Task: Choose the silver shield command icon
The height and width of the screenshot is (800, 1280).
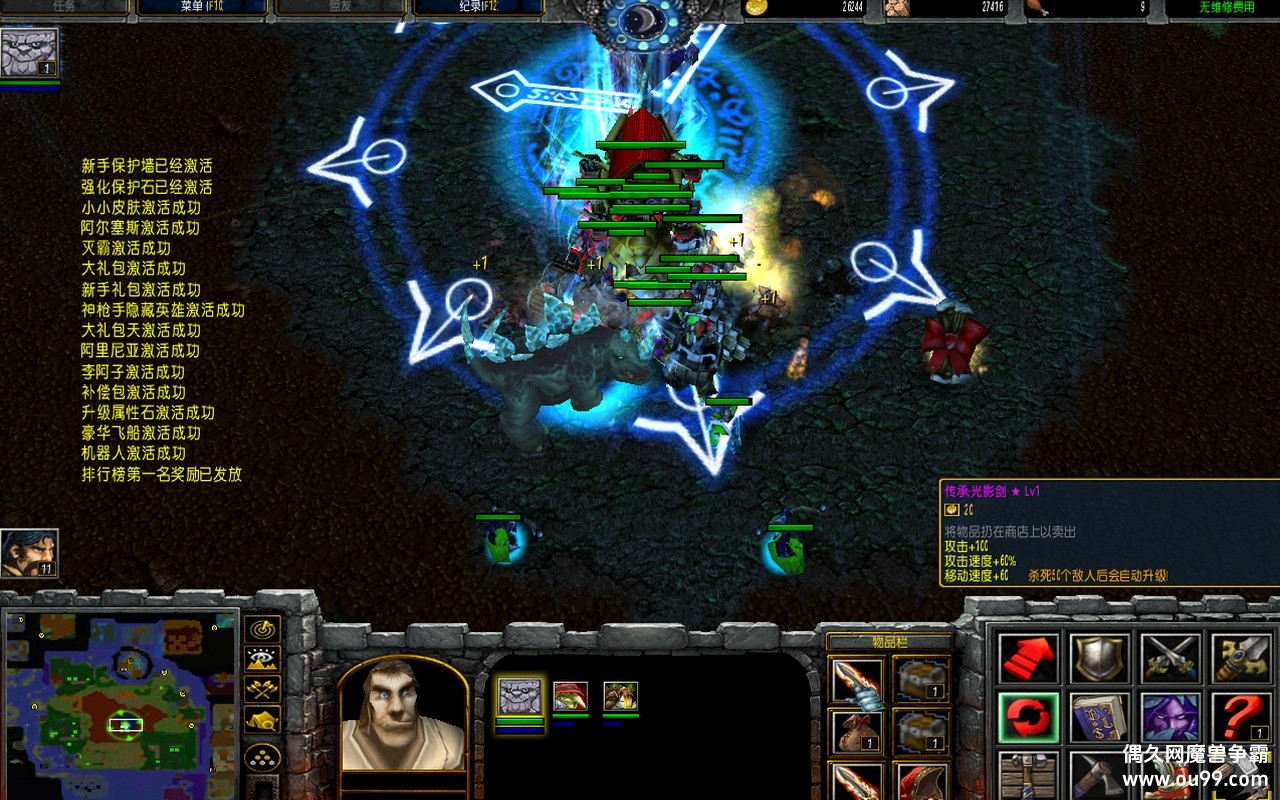Action: [x=1100, y=659]
